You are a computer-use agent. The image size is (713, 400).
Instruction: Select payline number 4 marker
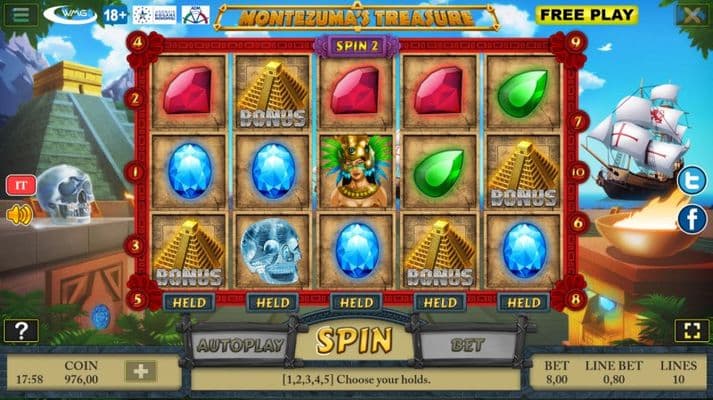click(x=138, y=42)
